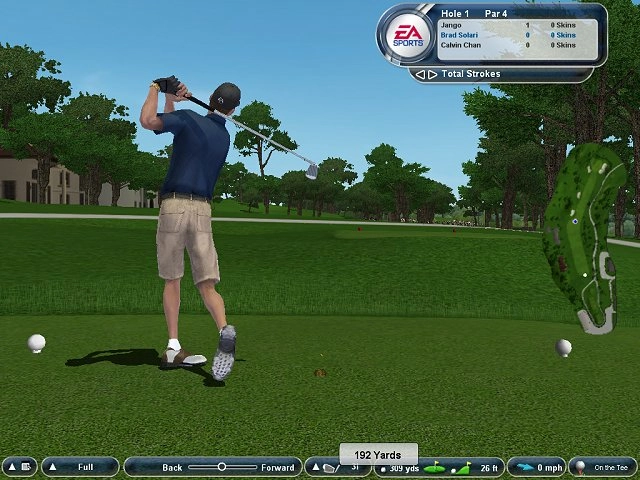This screenshot has width=640, height=480.
Task: Click the wind speed indicator panel
Action: 536,467
